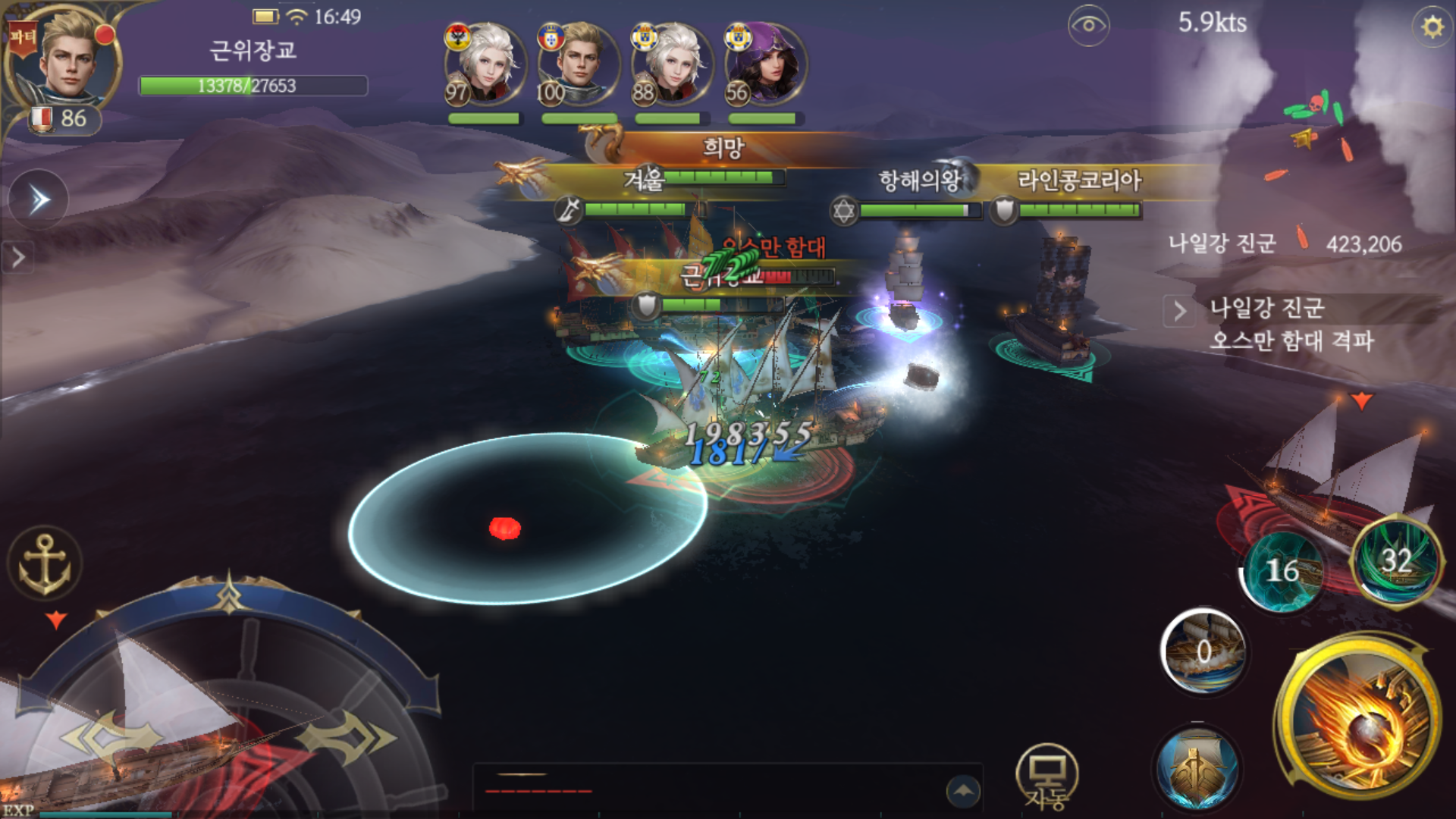Open the 나일강 진군 quest tracker
The height and width of the screenshot is (819, 1456).
point(1289,323)
